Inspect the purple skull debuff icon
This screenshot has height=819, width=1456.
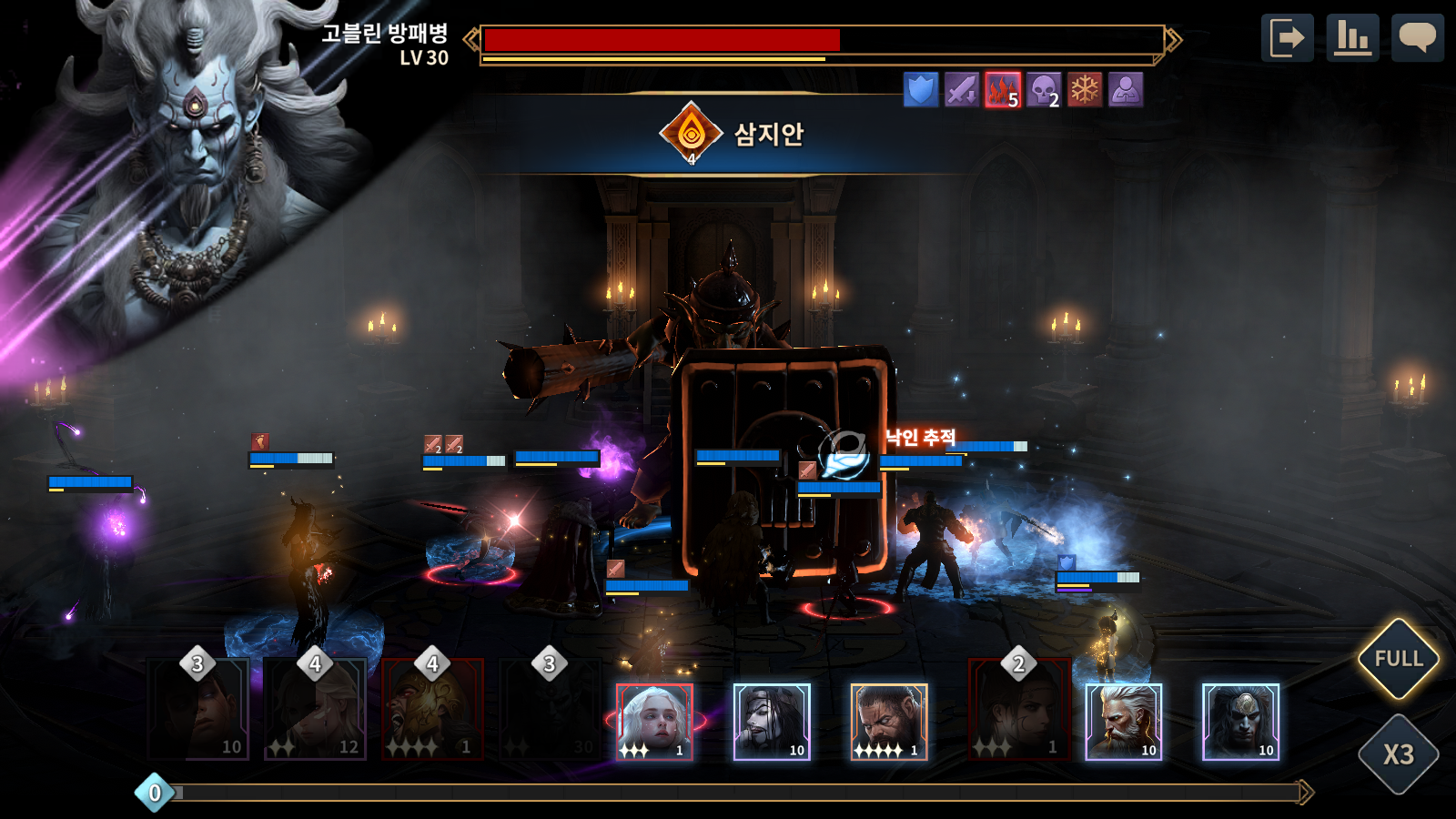[1044, 90]
